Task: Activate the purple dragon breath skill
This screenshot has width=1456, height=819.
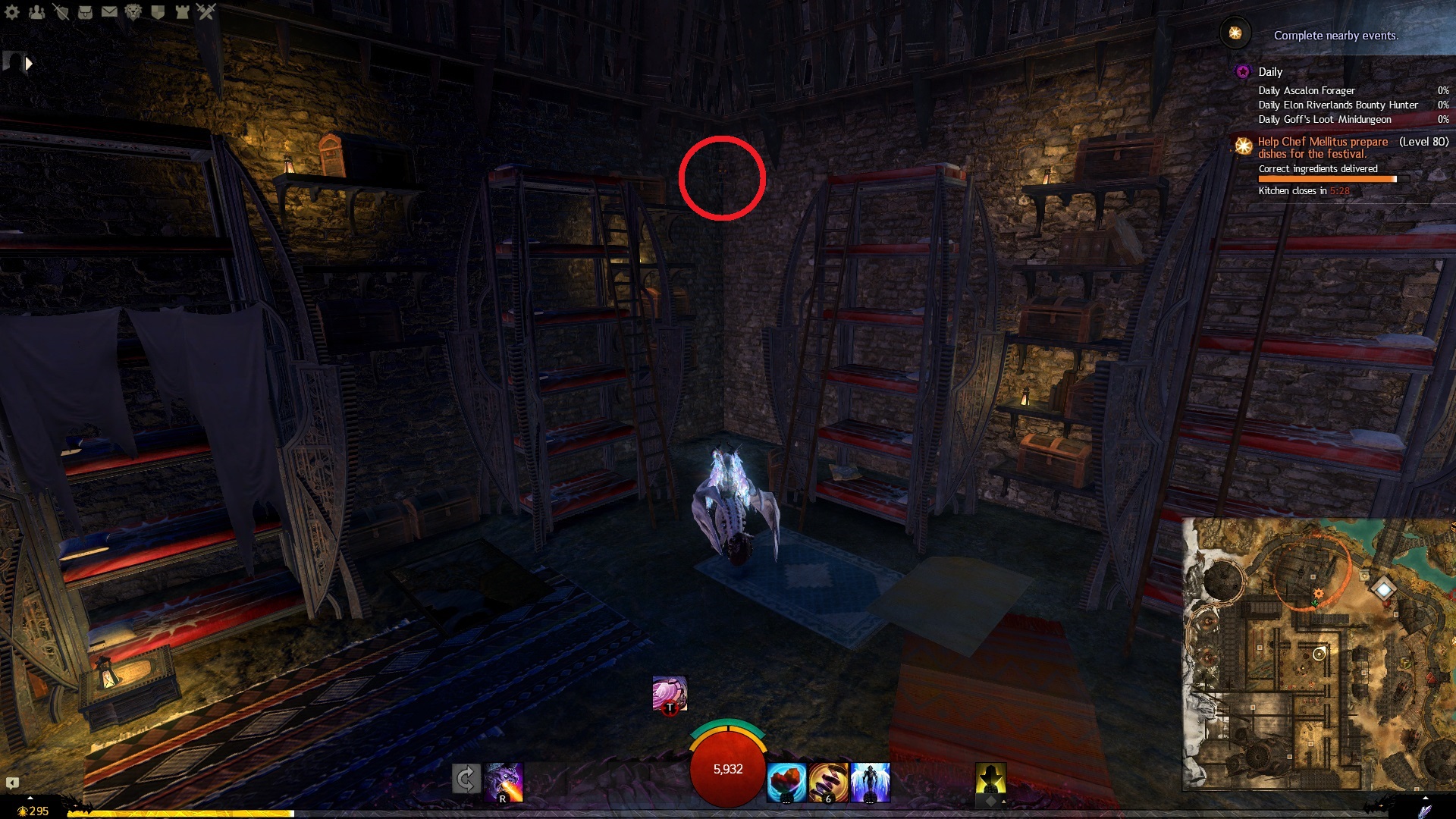Action: click(504, 781)
